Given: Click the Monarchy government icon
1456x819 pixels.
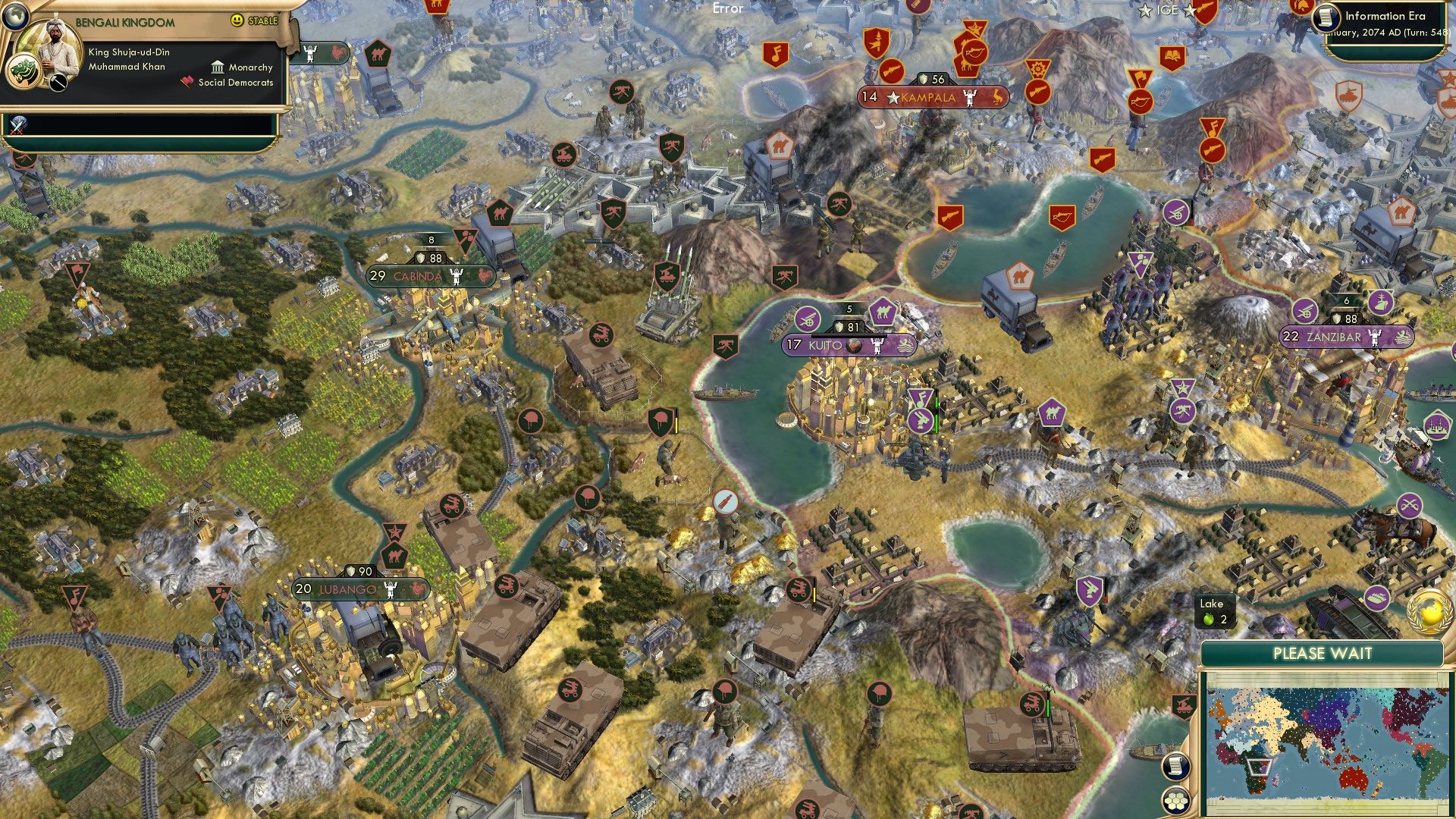Looking at the screenshot, I should click(x=219, y=67).
